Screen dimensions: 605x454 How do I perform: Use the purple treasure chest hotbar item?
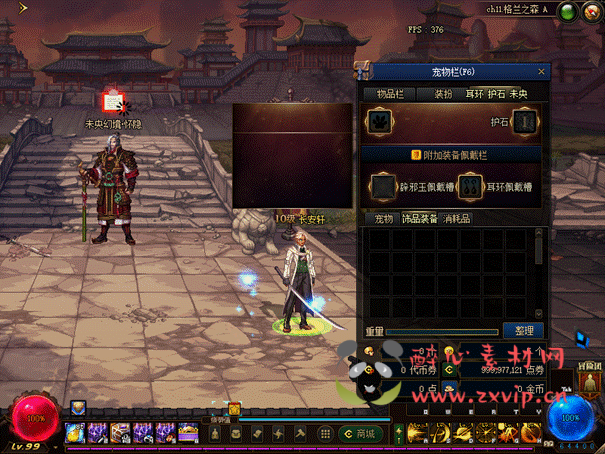point(188,433)
